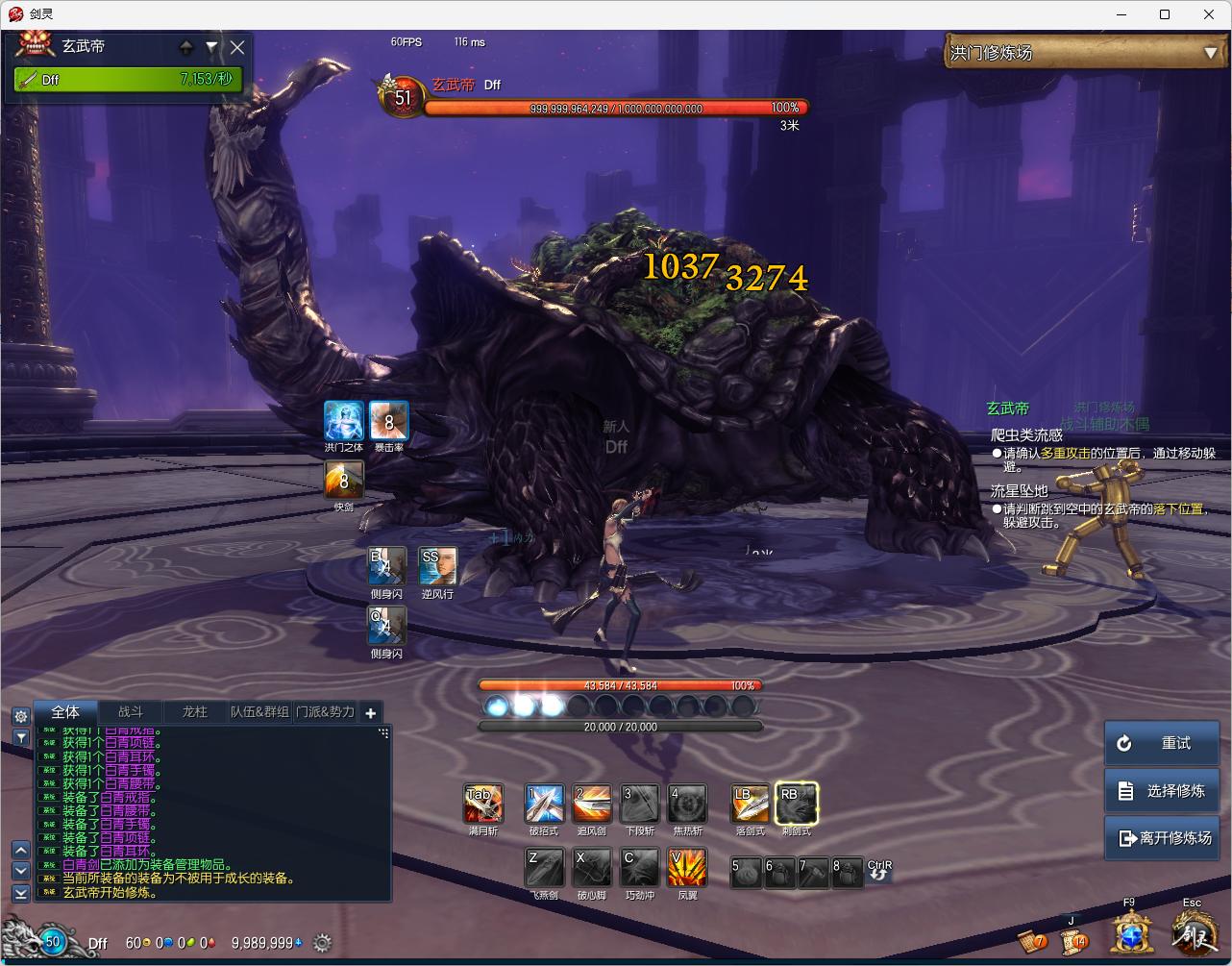Select the 龙柱 chat tab

click(195, 712)
